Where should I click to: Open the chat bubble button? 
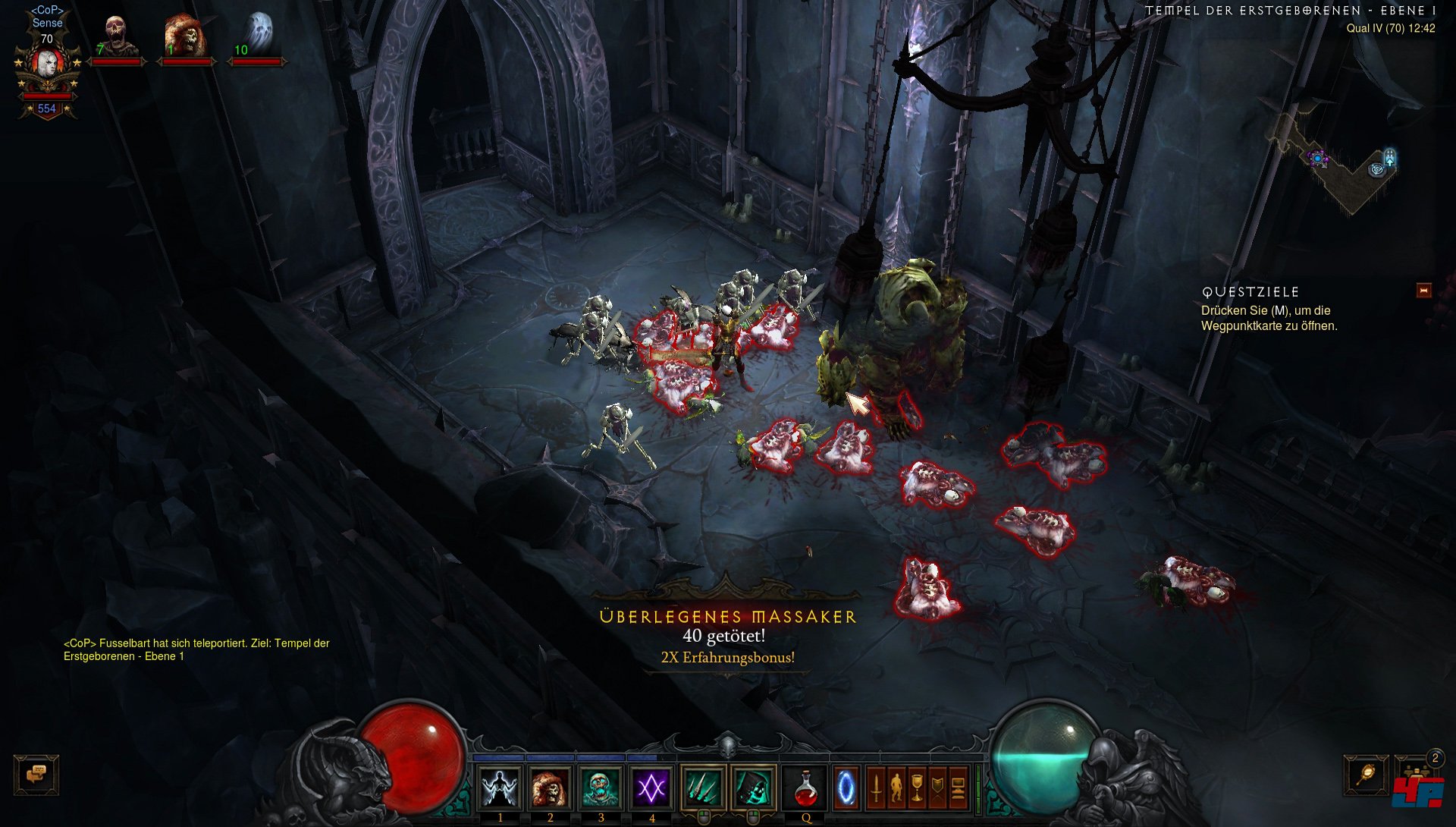(x=36, y=775)
